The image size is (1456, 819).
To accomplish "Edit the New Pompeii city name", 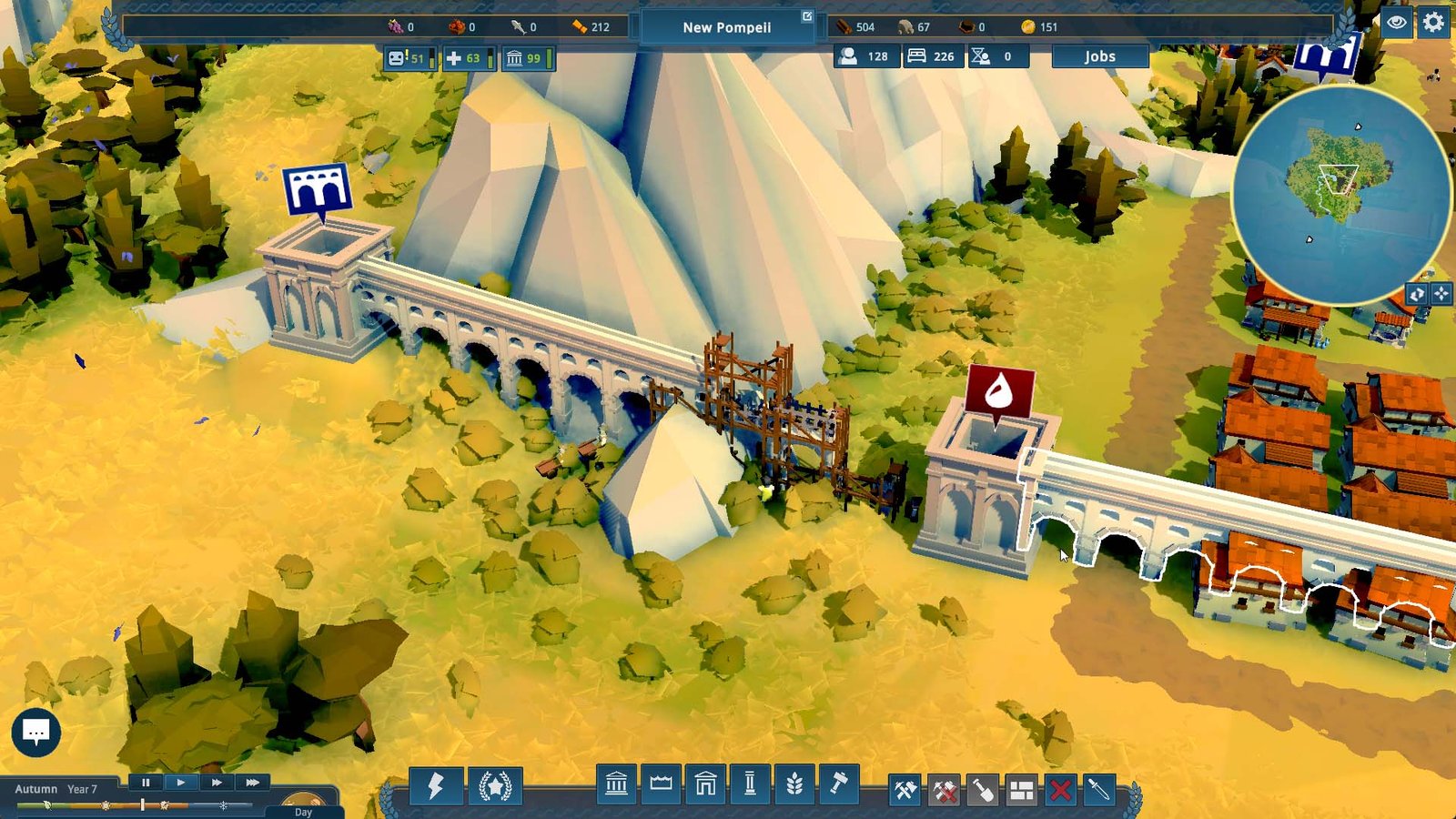I will pyautogui.click(x=727, y=27).
